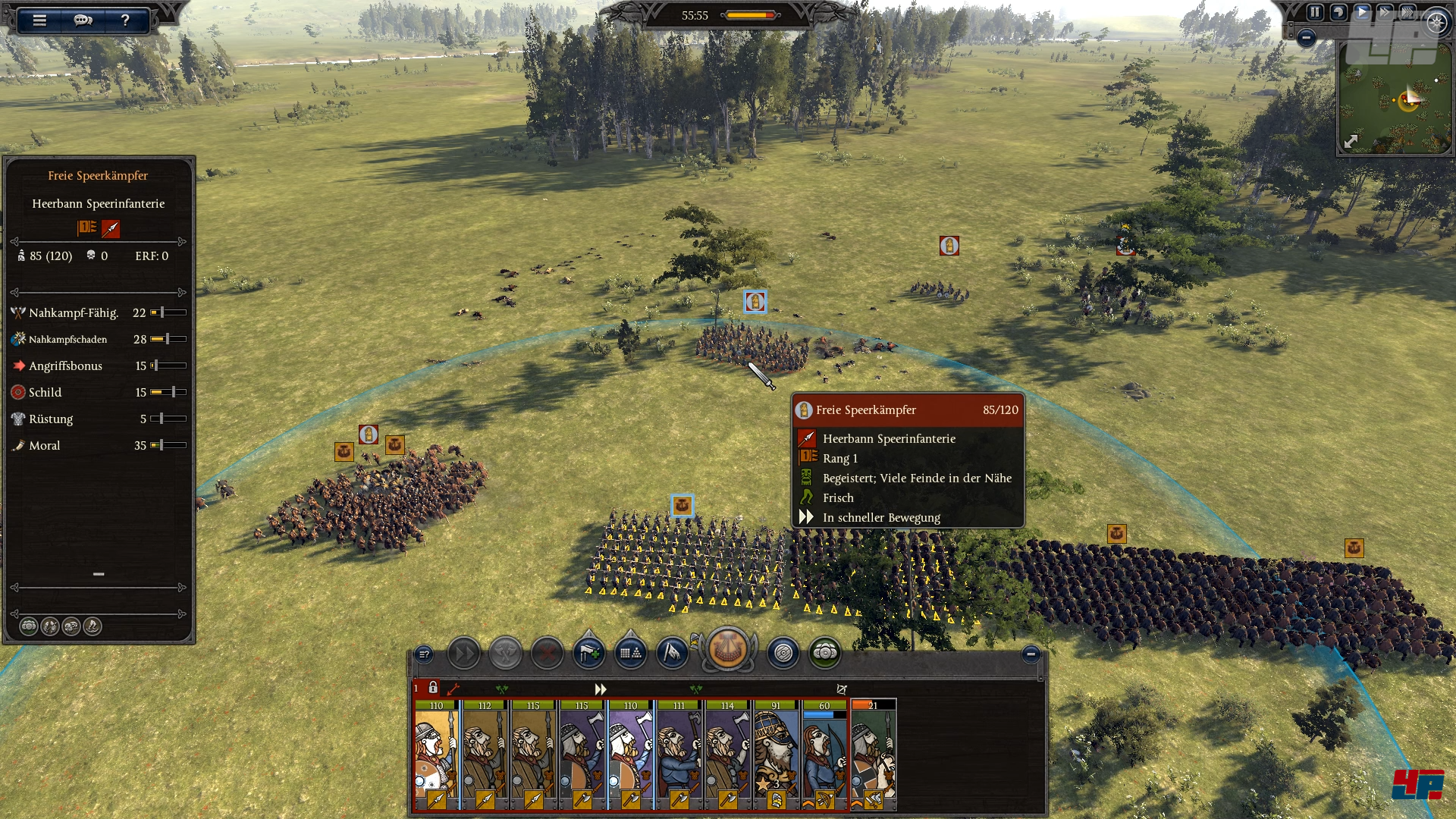Select the general unit card with star
Viewport: 1456px width, 819px height.
point(776,755)
